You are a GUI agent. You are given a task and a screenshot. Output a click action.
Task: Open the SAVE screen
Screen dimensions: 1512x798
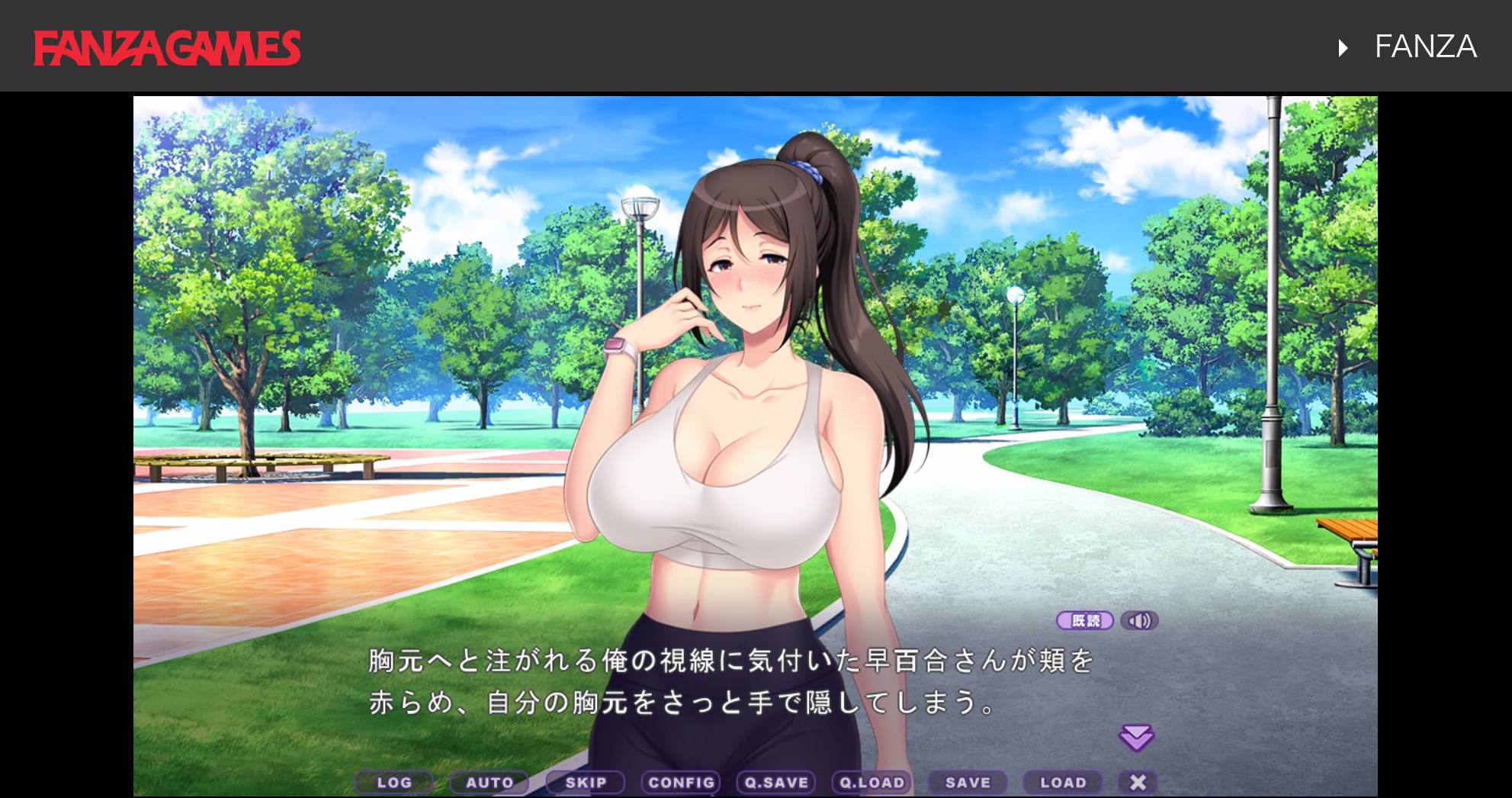coord(968,782)
